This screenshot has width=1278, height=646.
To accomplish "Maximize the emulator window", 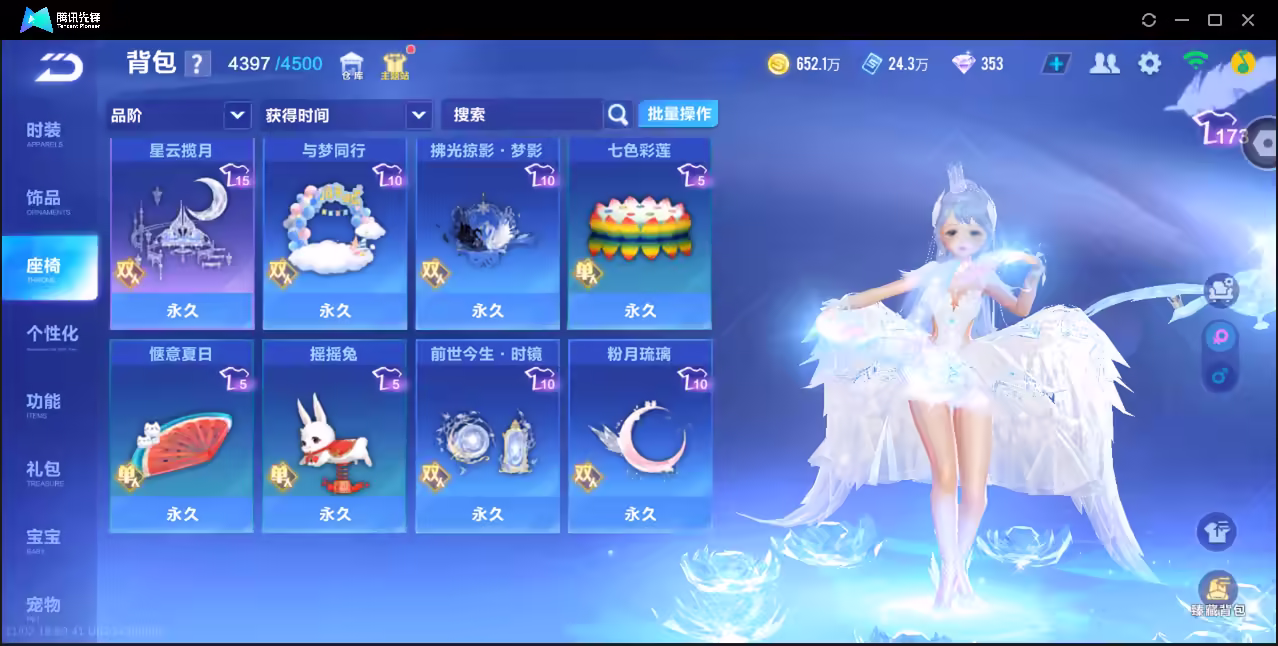I will [1215, 20].
